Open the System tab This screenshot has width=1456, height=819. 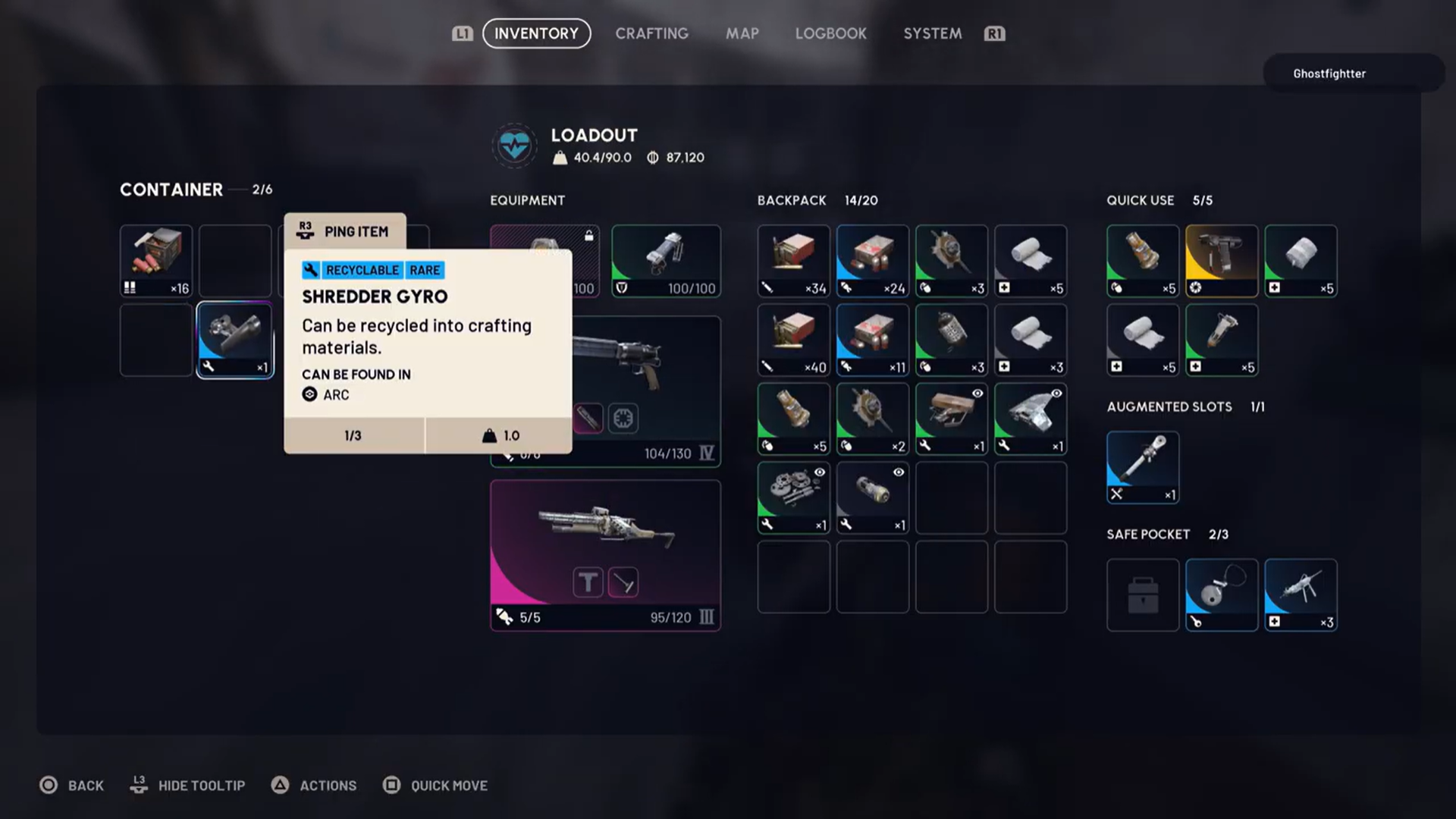(932, 33)
